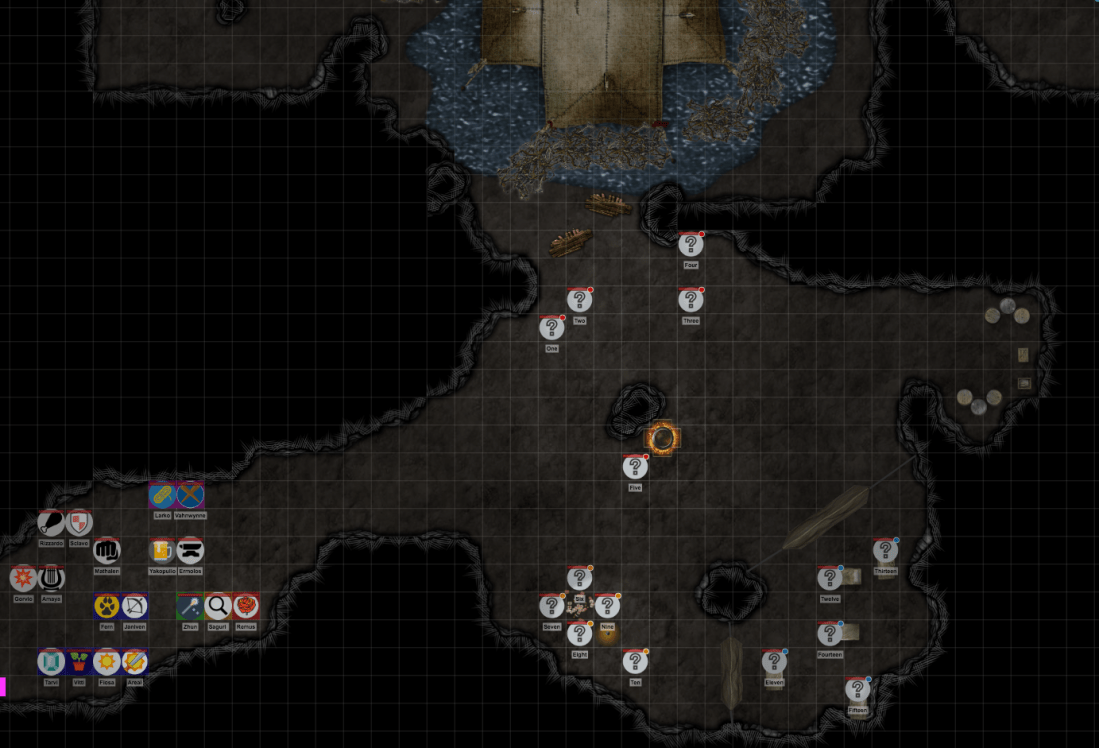Select the Yakopulio beer mug token
Screen dimensions: 1099x748
pos(162,550)
